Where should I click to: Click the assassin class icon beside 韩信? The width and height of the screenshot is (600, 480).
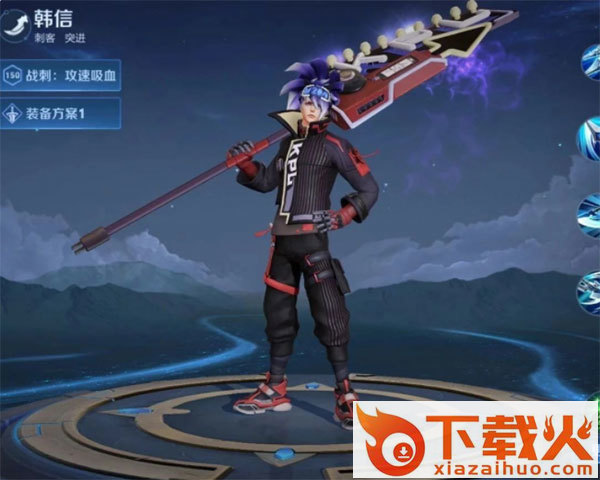point(15,27)
